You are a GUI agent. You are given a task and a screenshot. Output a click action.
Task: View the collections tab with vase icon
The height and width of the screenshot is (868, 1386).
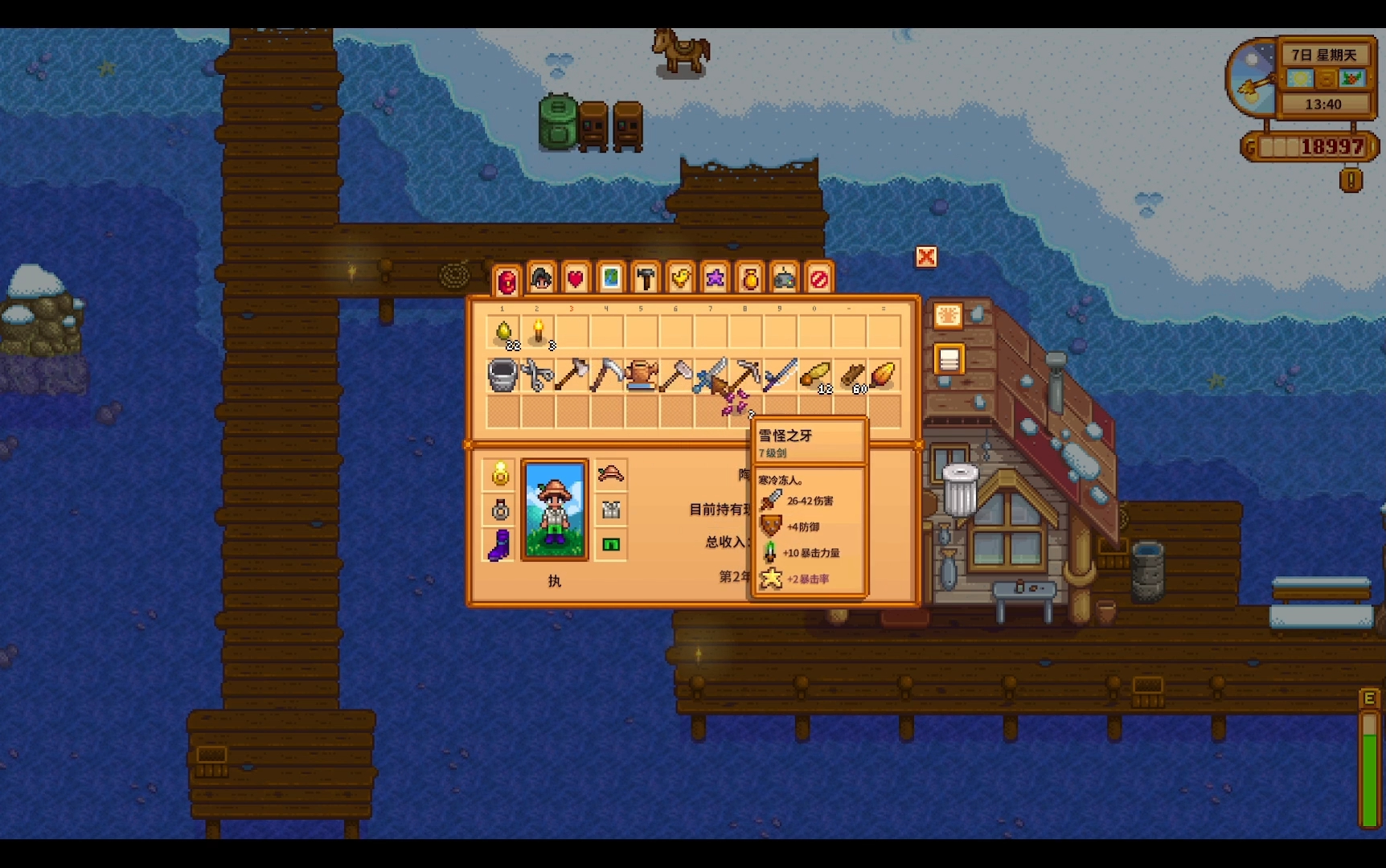[x=749, y=279]
